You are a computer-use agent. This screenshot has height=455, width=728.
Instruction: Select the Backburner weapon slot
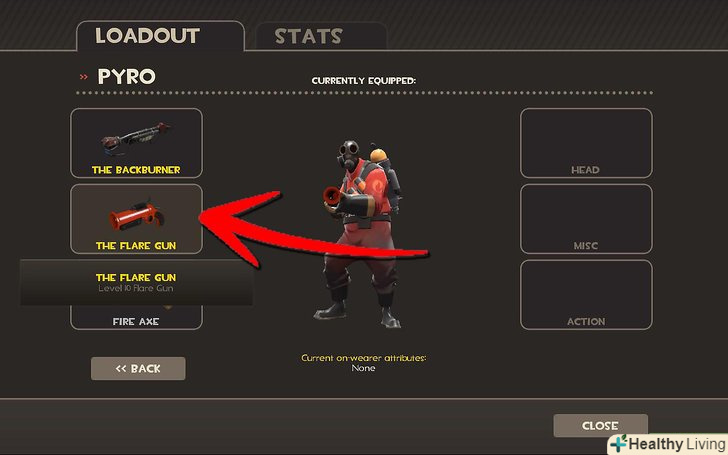[136, 143]
